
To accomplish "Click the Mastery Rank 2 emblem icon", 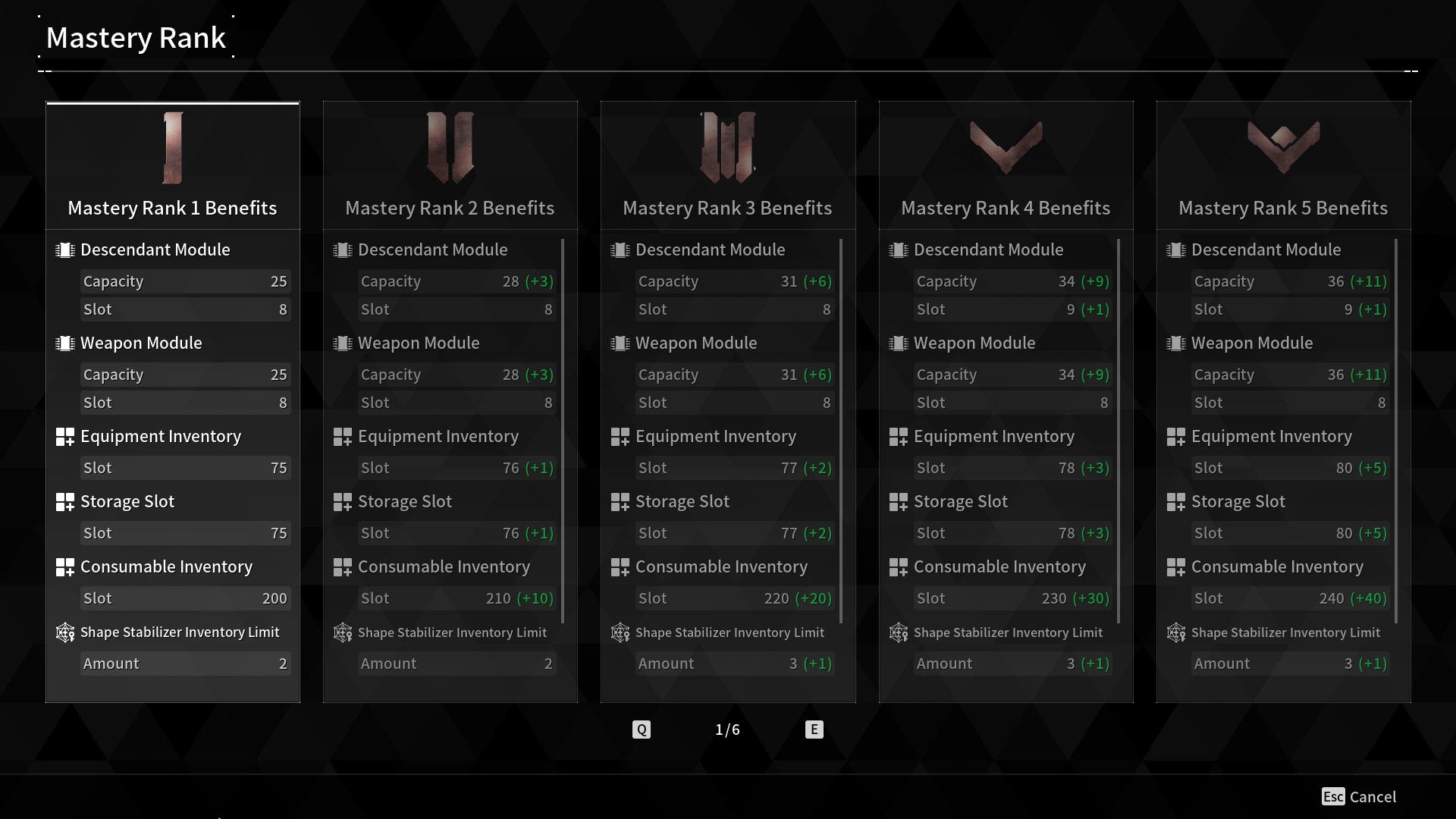I will pyautogui.click(x=450, y=148).
